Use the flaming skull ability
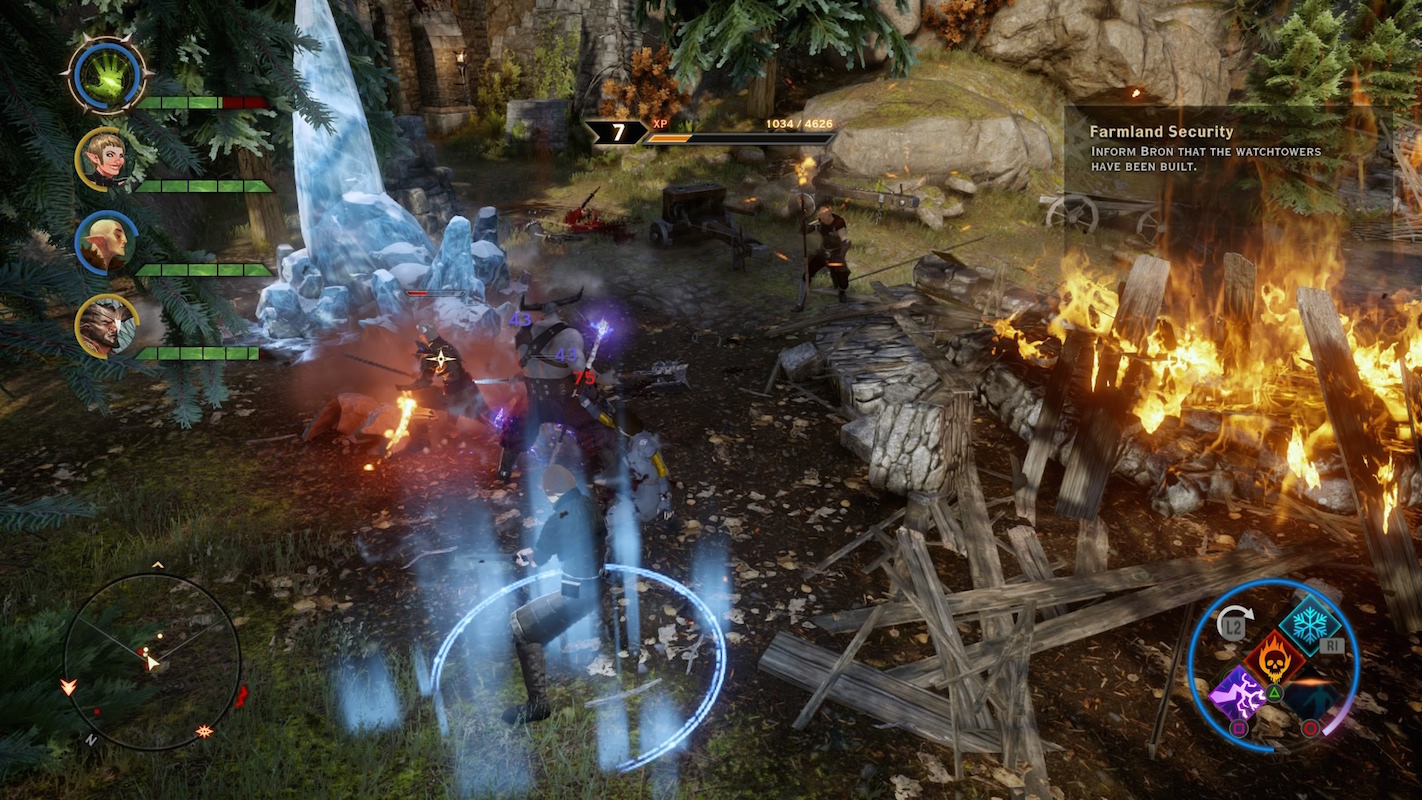The width and height of the screenshot is (1422, 800). point(1273,659)
